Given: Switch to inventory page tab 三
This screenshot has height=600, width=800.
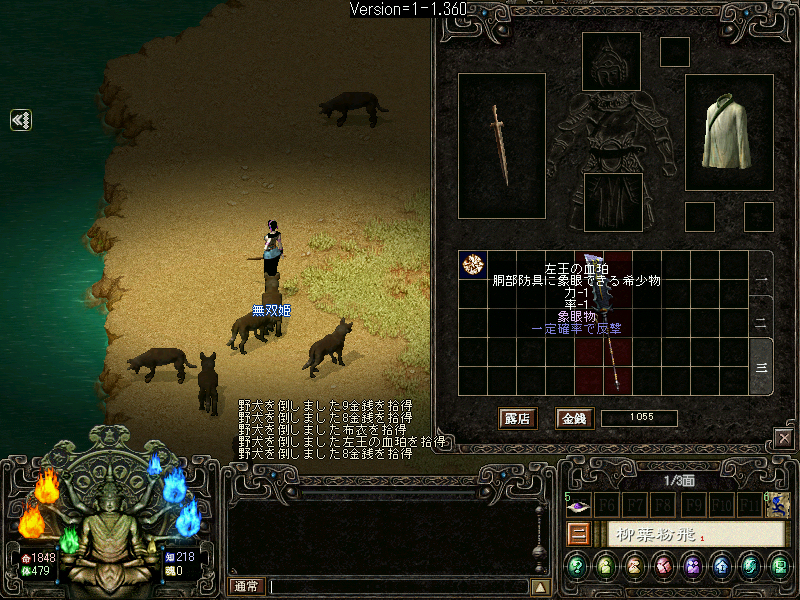Looking at the screenshot, I should pyautogui.click(x=761, y=366).
